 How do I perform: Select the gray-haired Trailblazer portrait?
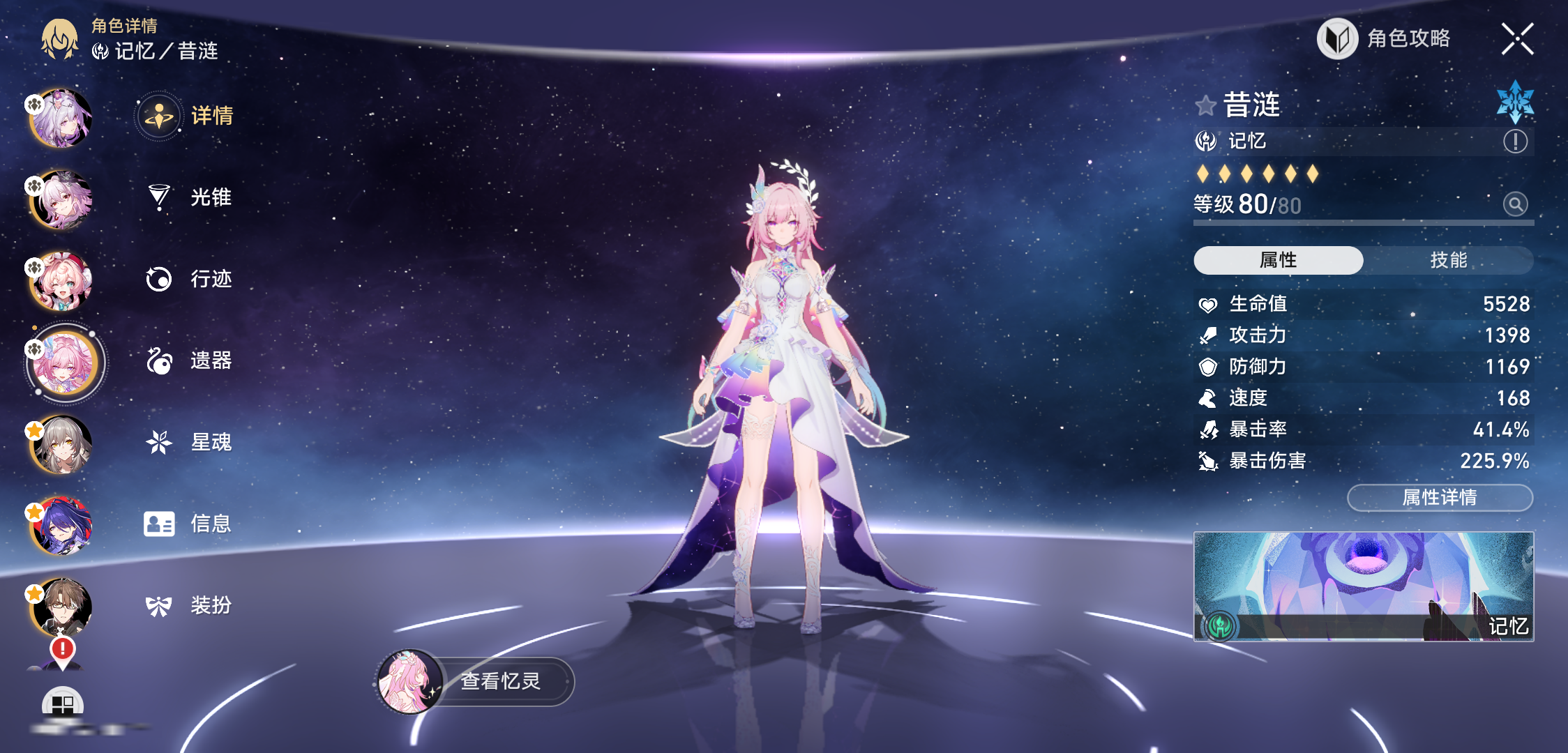point(62,444)
